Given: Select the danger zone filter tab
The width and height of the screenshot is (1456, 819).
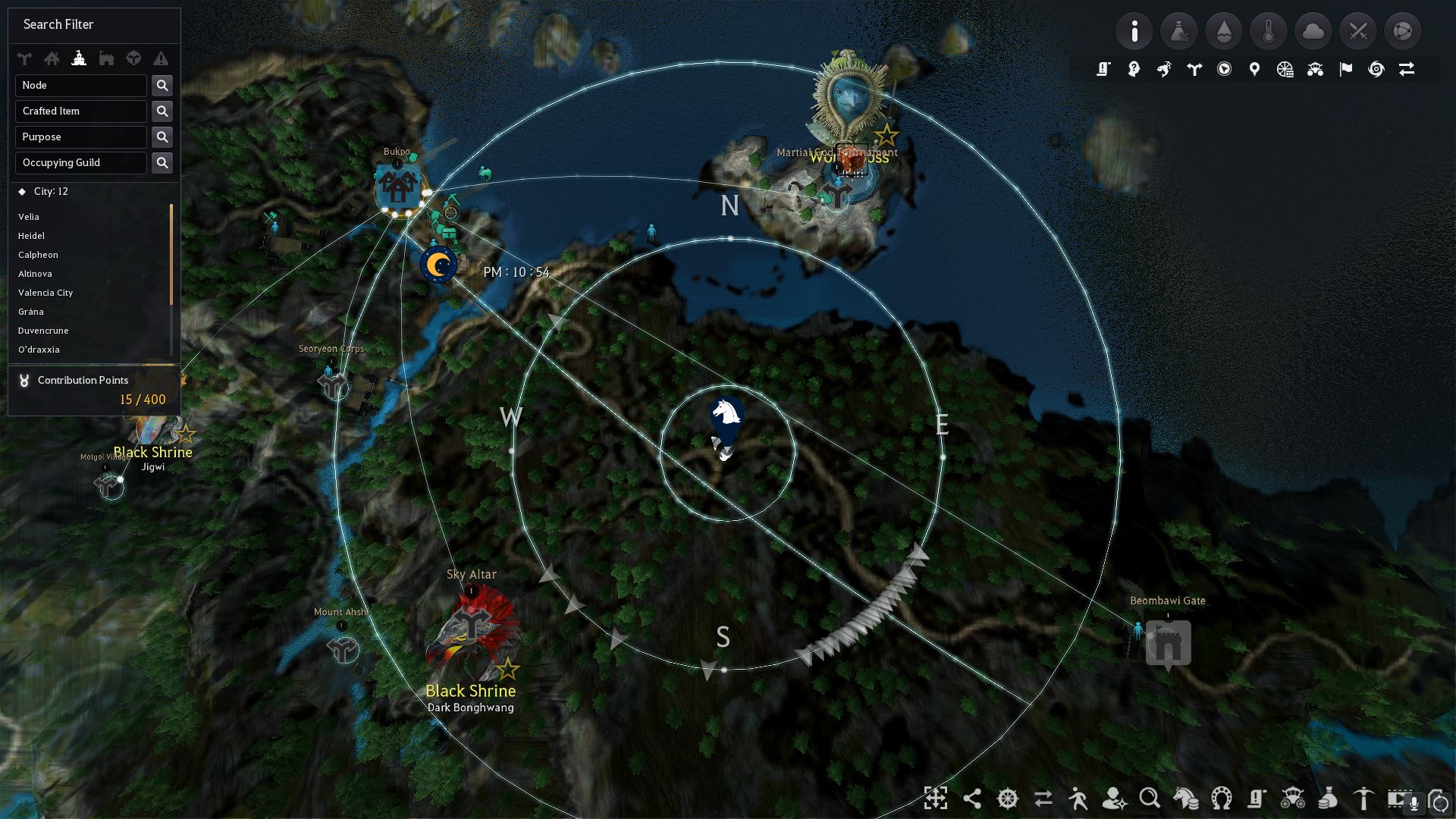Looking at the screenshot, I should [161, 58].
